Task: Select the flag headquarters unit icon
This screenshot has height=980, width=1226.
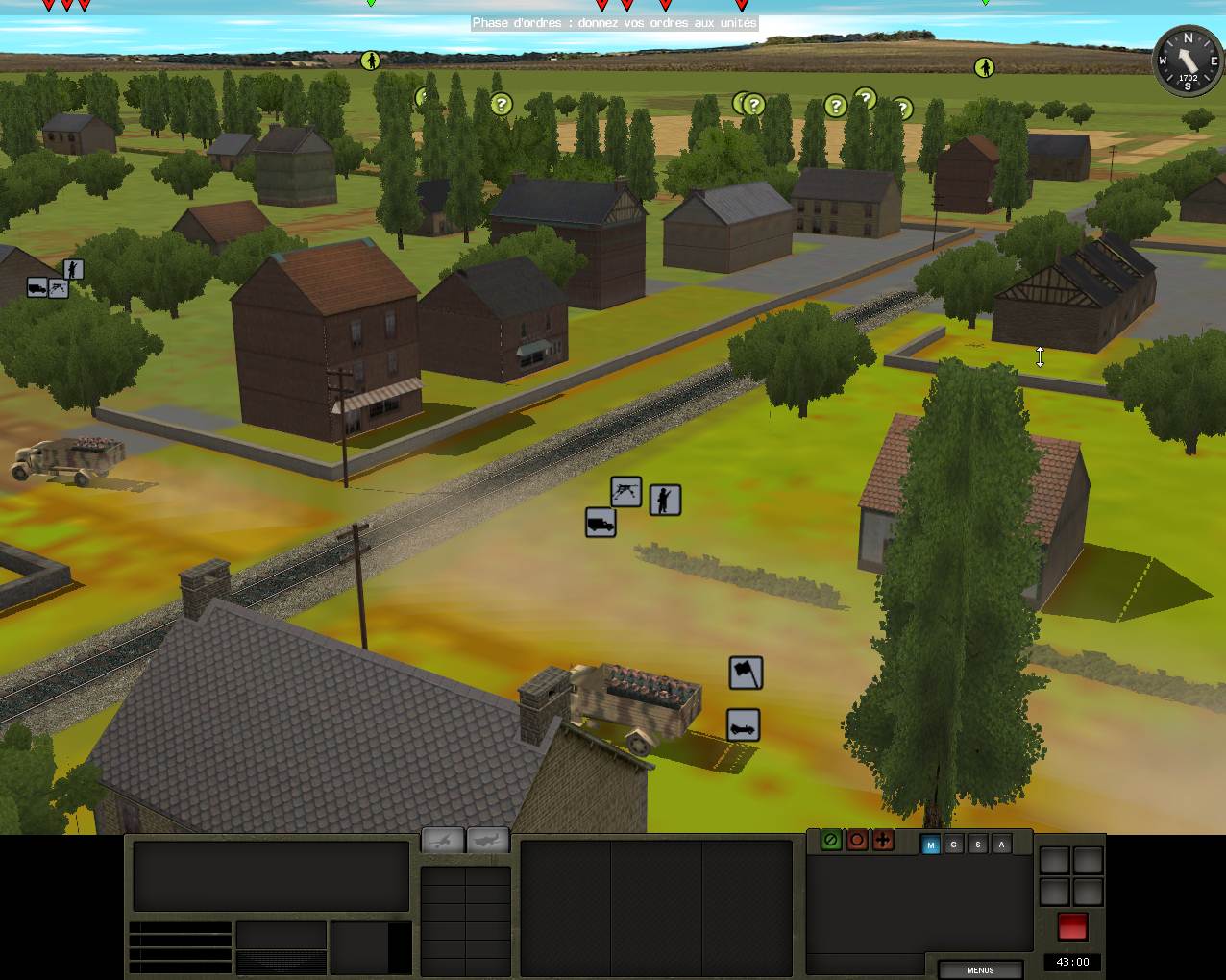Action: [x=746, y=673]
